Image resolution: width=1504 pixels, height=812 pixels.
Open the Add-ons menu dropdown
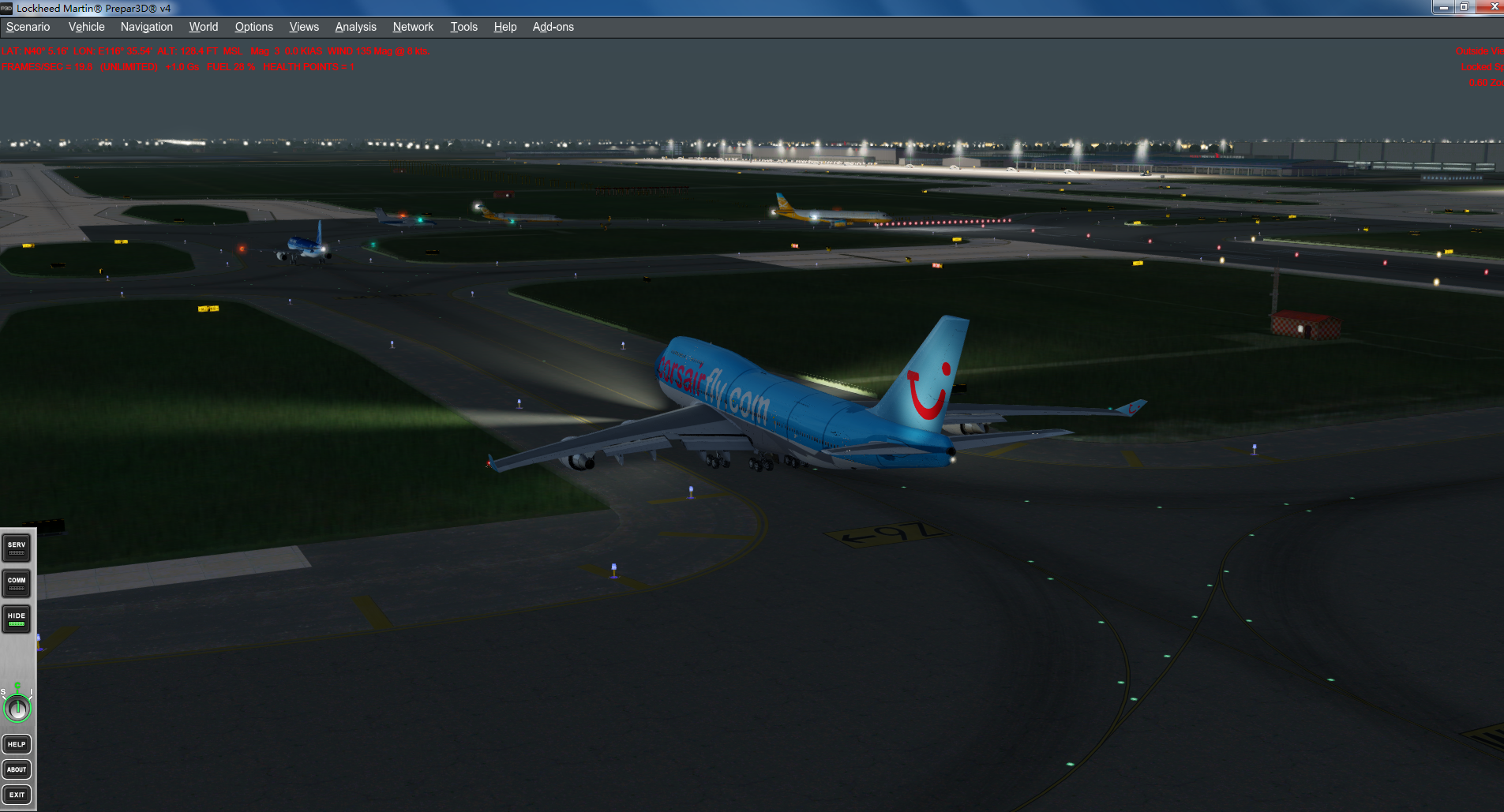click(x=553, y=26)
